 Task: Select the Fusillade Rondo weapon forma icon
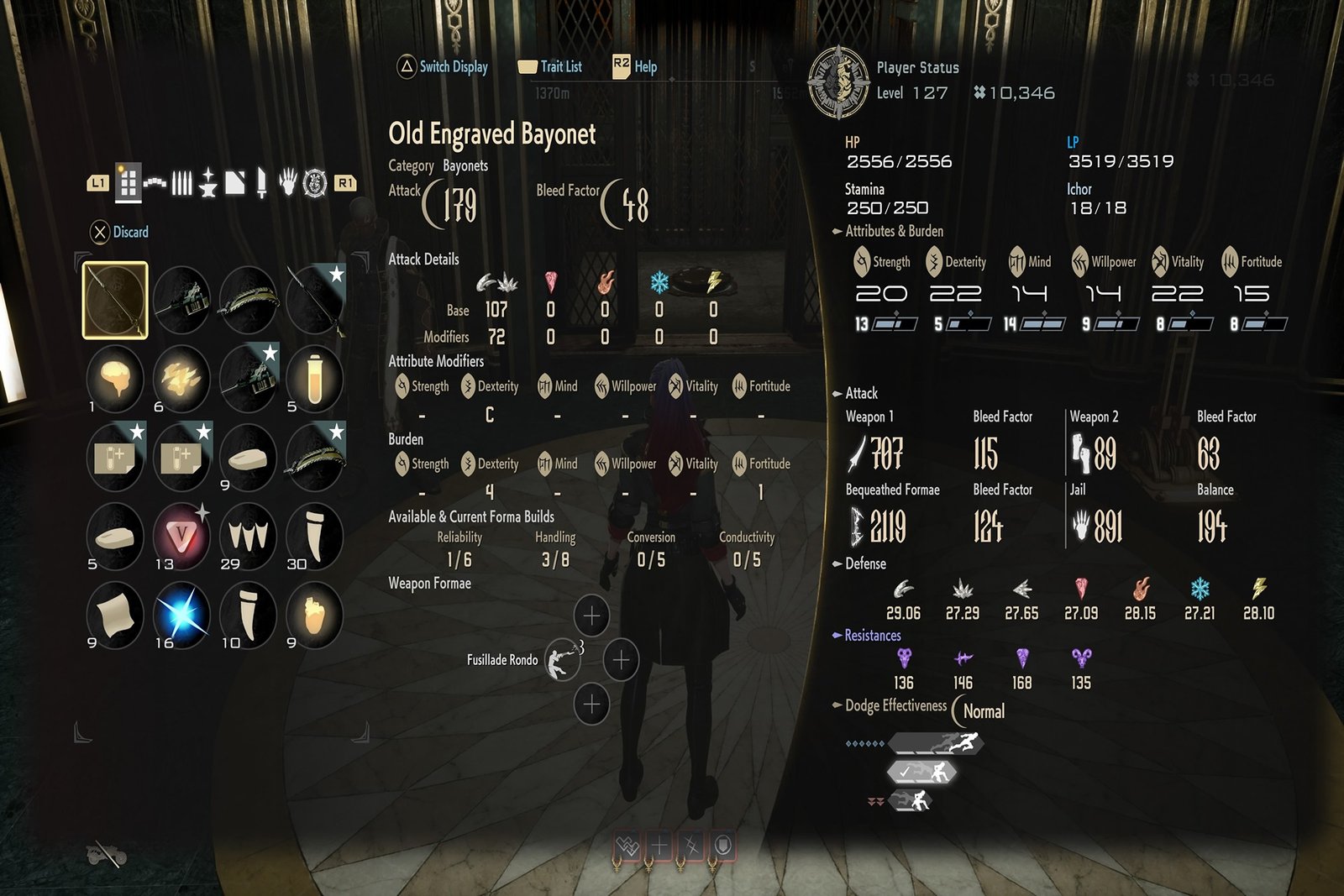click(x=562, y=660)
